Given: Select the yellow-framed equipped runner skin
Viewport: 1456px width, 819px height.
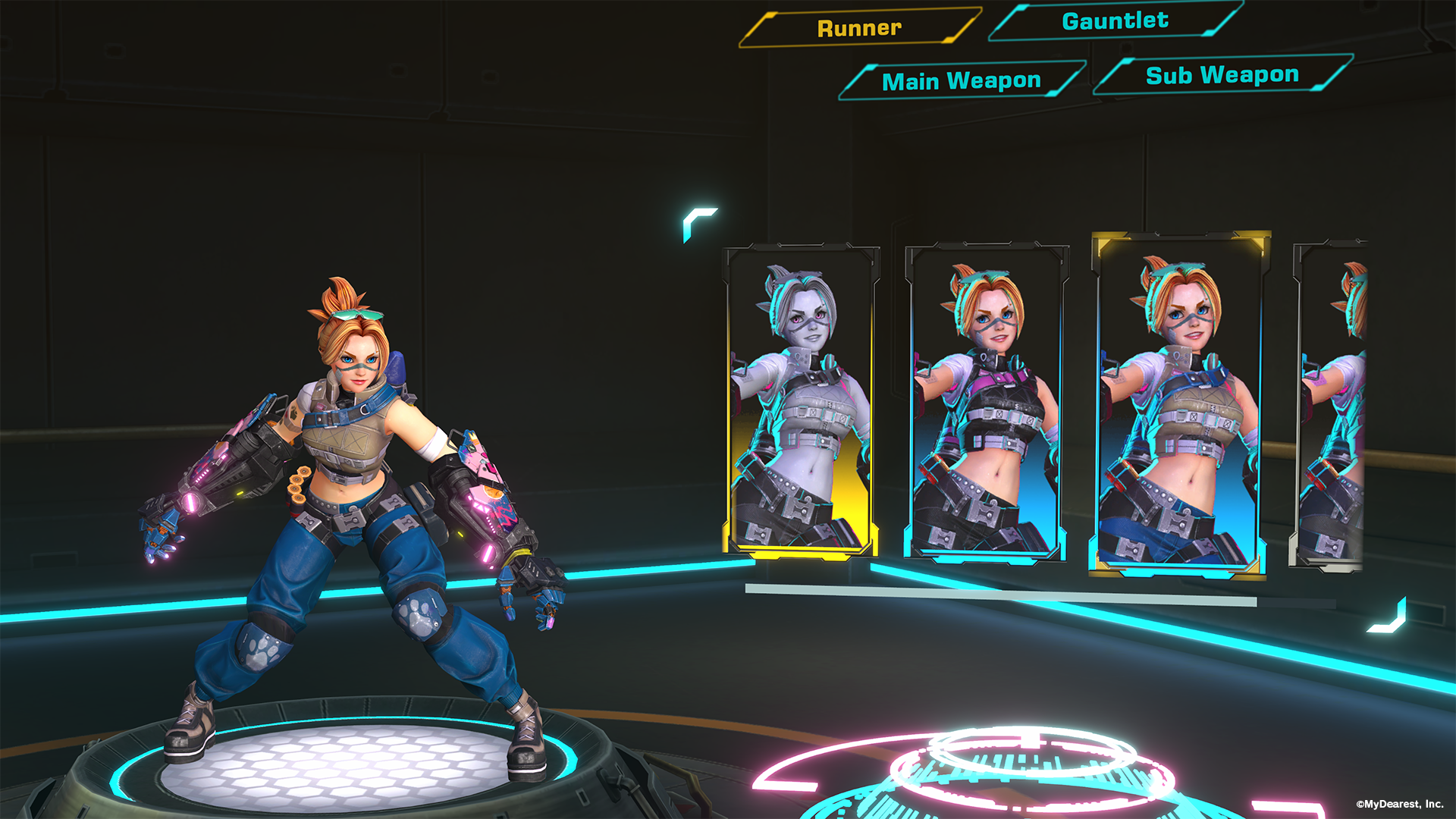Looking at the screenshot, I should click(1183, 402).
